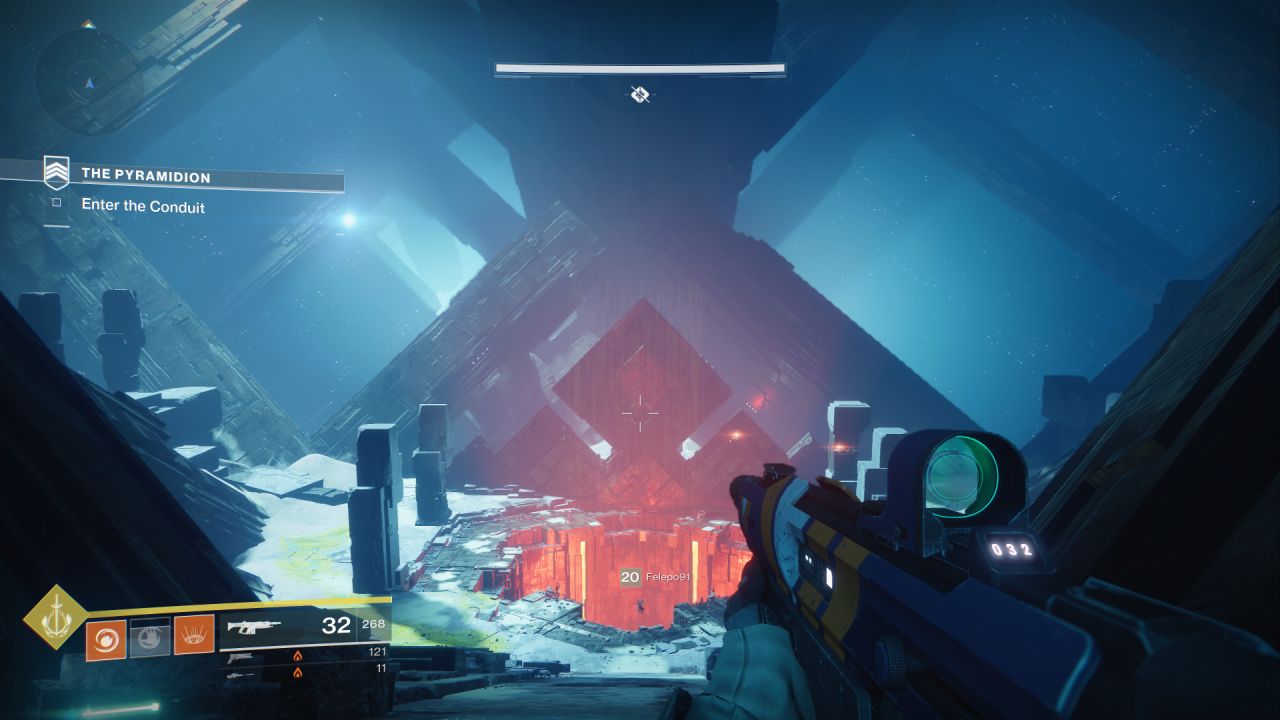This screenshot has height=720, width=1280.
Task: Select the Enter the Conduit objective
Action: click(x=142, y=206)
